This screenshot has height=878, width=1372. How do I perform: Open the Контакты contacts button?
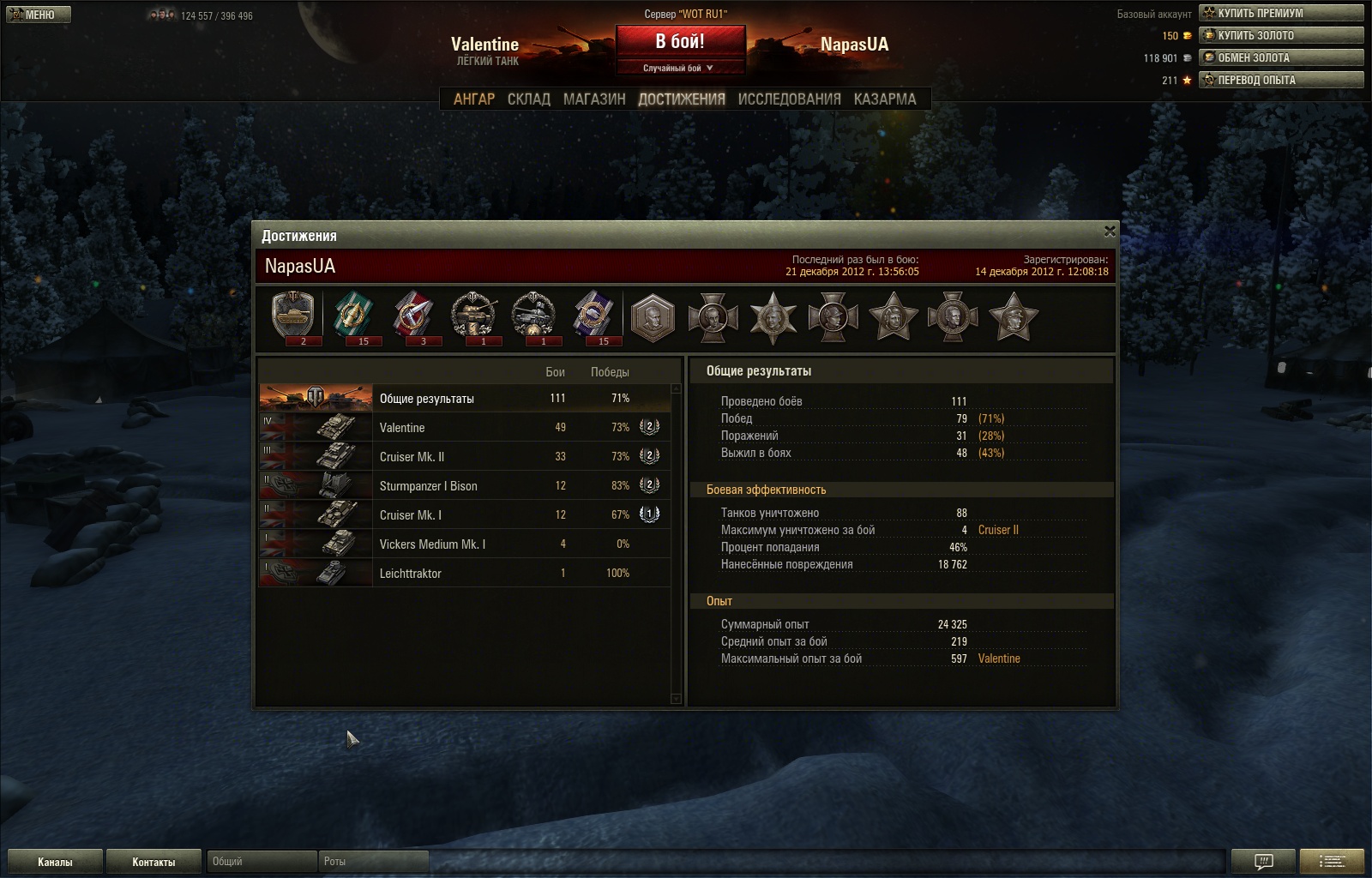[153, 862]
